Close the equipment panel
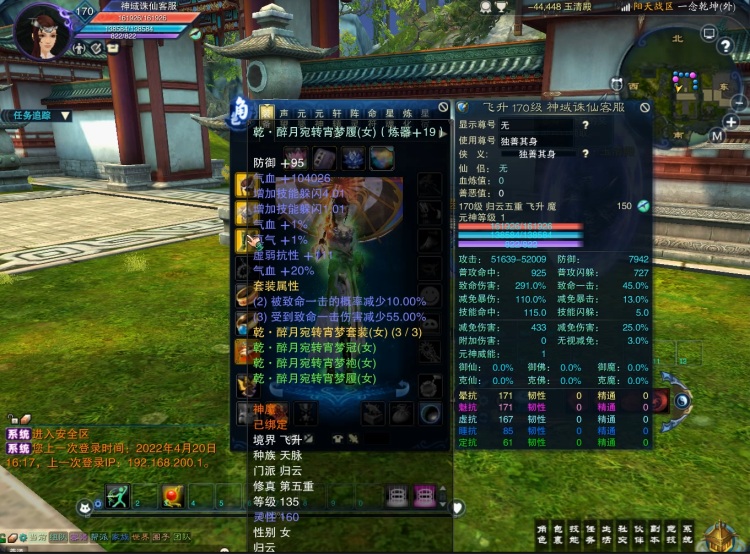This screenshot has height=554, width=750. pos(444,107)
